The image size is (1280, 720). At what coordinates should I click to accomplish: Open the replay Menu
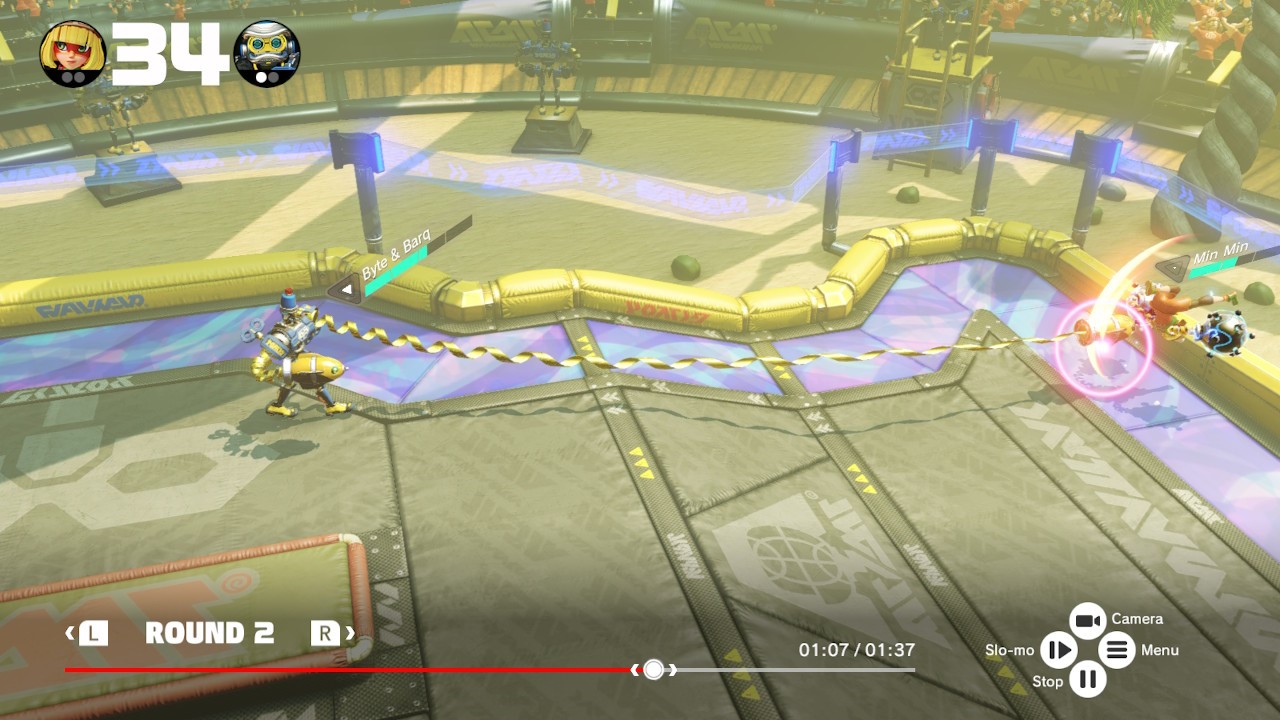1117,651
